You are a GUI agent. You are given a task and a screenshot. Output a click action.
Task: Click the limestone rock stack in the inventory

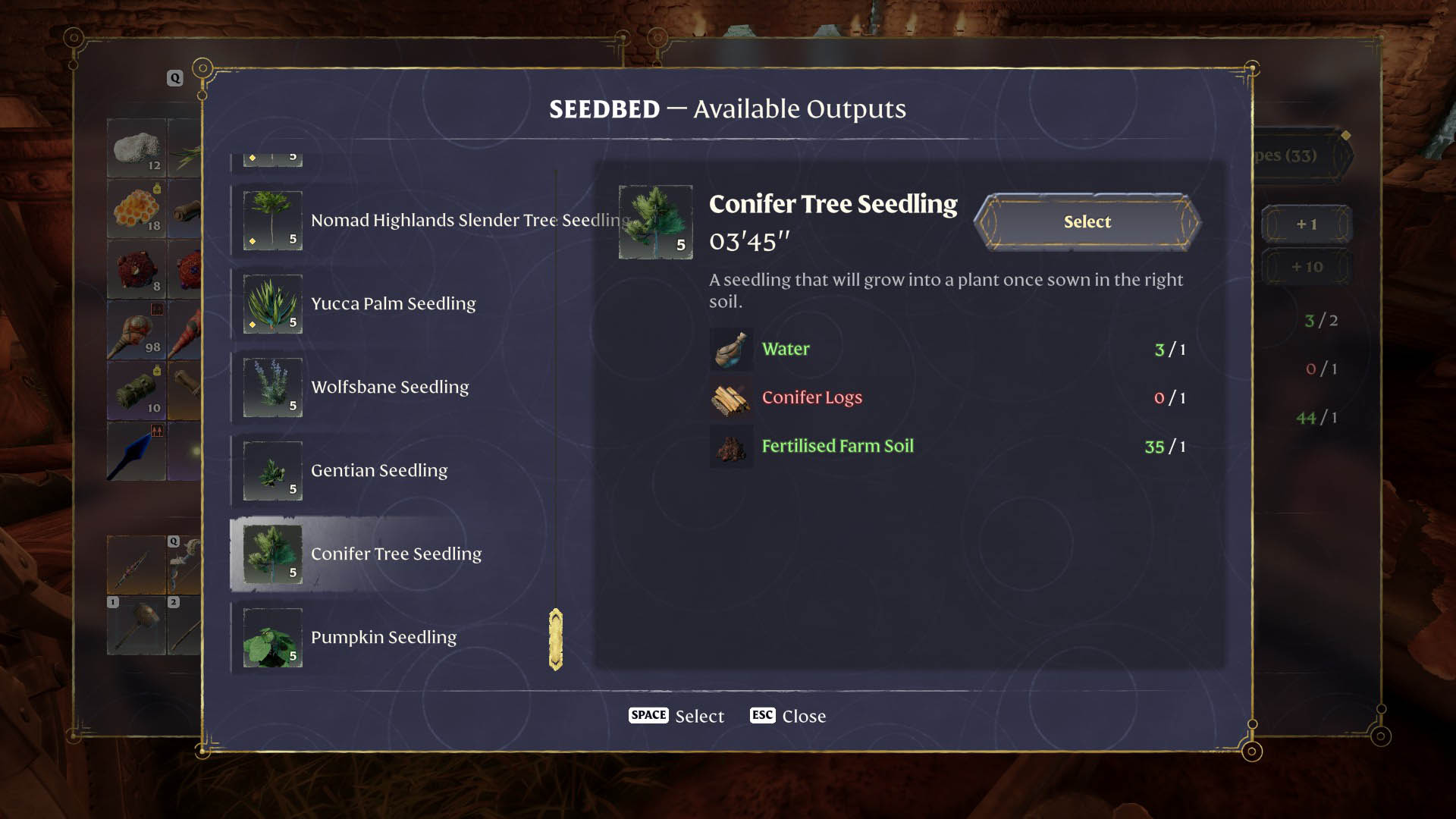click(x=136, y=148)
